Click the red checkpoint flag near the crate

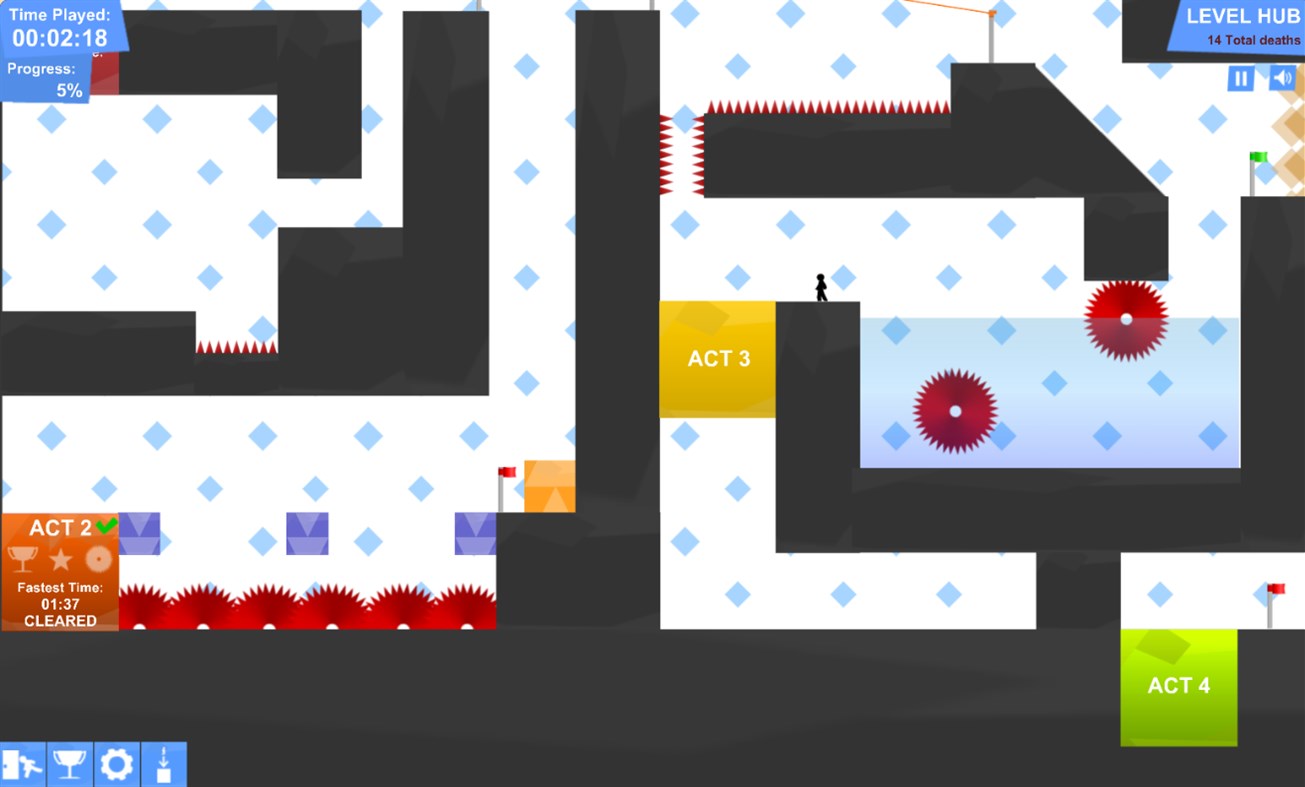pos(504,472)
